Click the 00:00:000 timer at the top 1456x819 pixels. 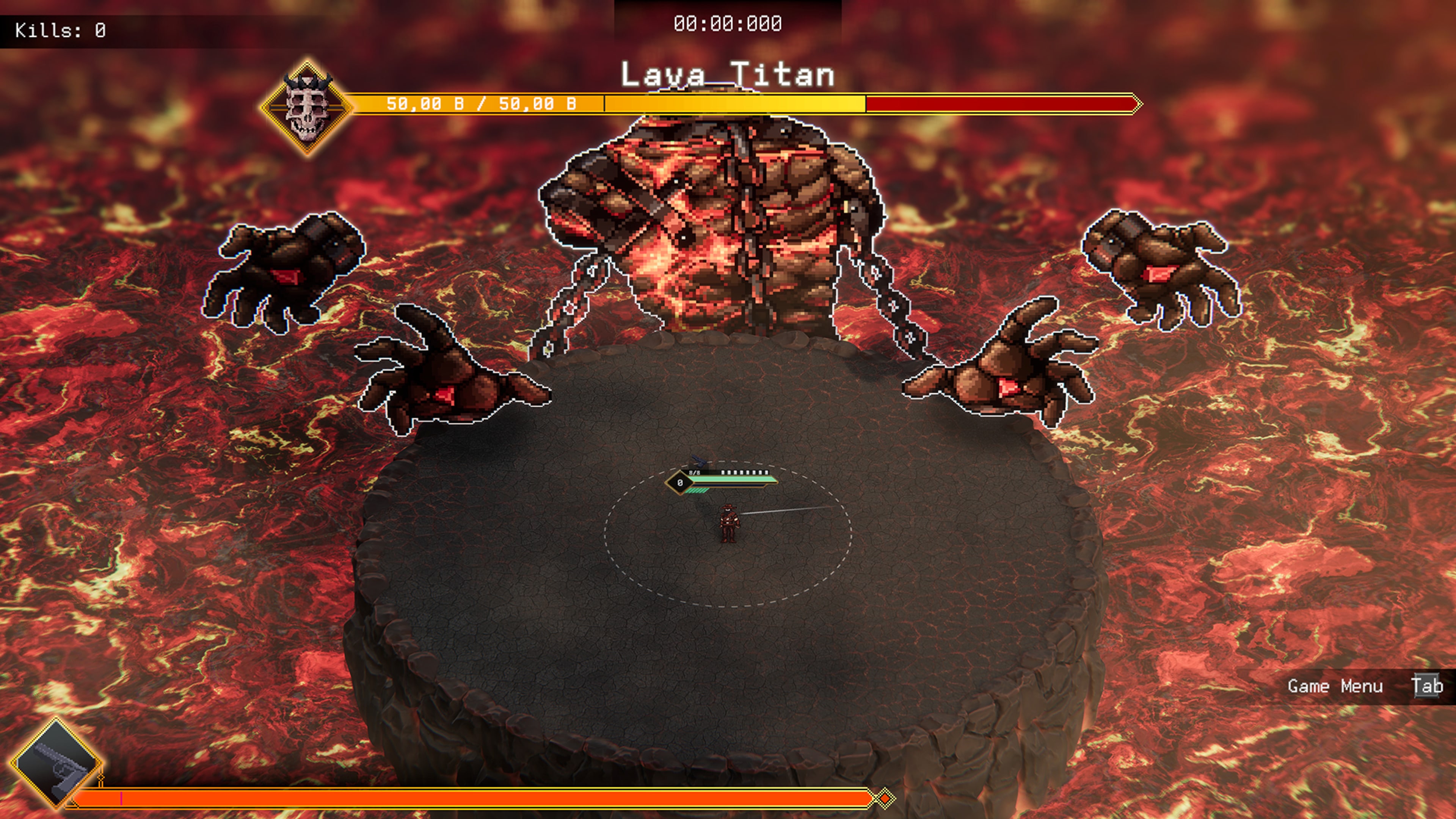(727, 24)
